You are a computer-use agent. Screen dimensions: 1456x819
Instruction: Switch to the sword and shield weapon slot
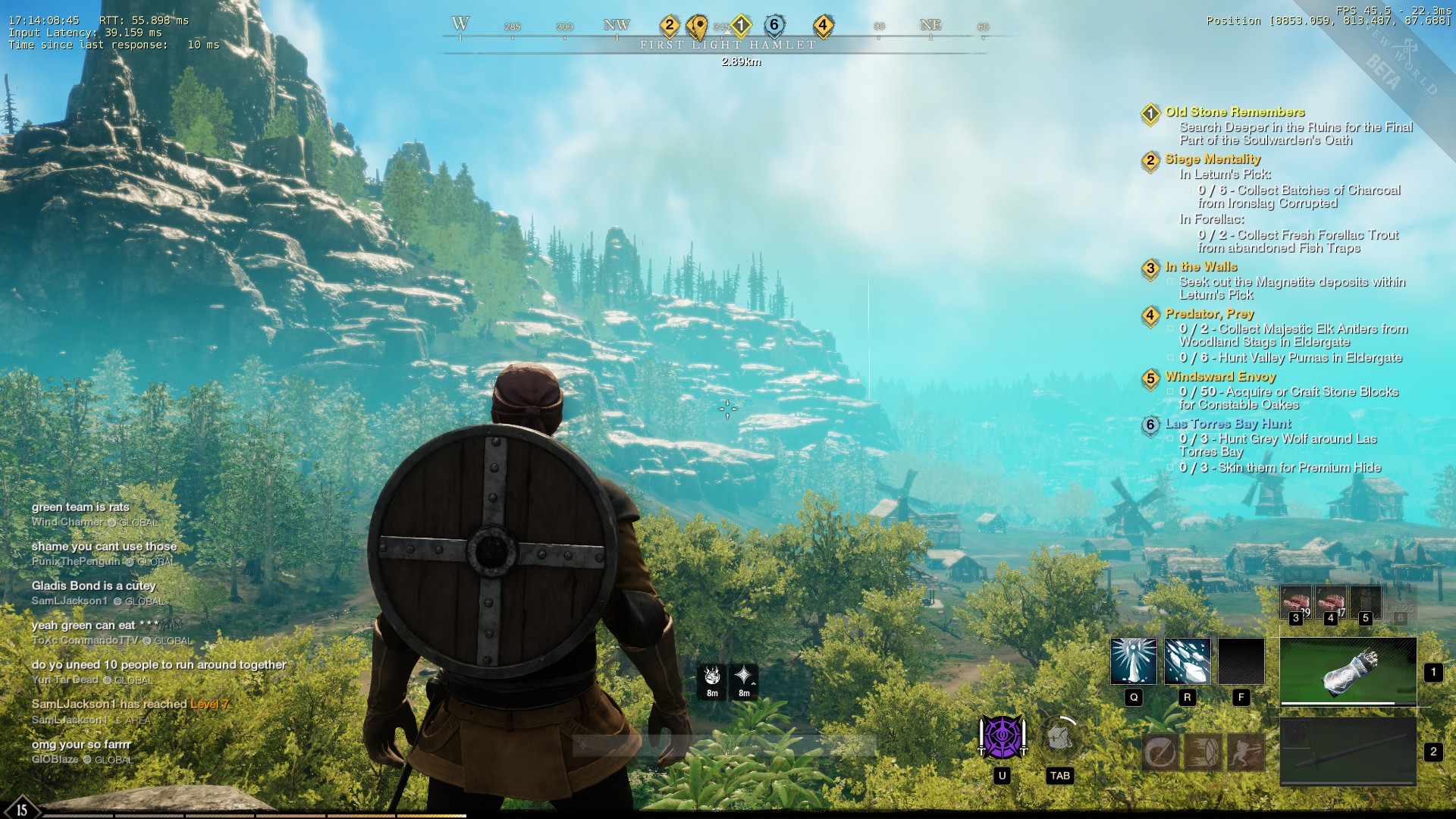tap(1348, 751)
